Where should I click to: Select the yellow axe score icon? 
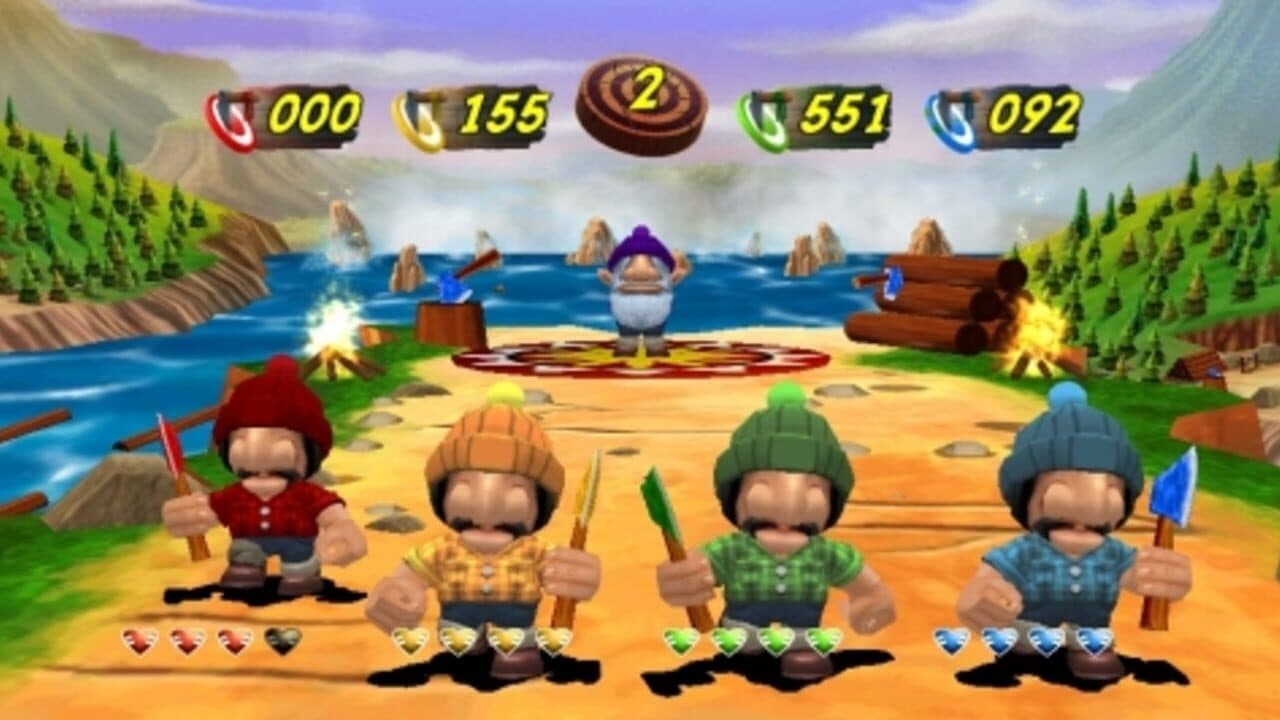tap(418, 113)
